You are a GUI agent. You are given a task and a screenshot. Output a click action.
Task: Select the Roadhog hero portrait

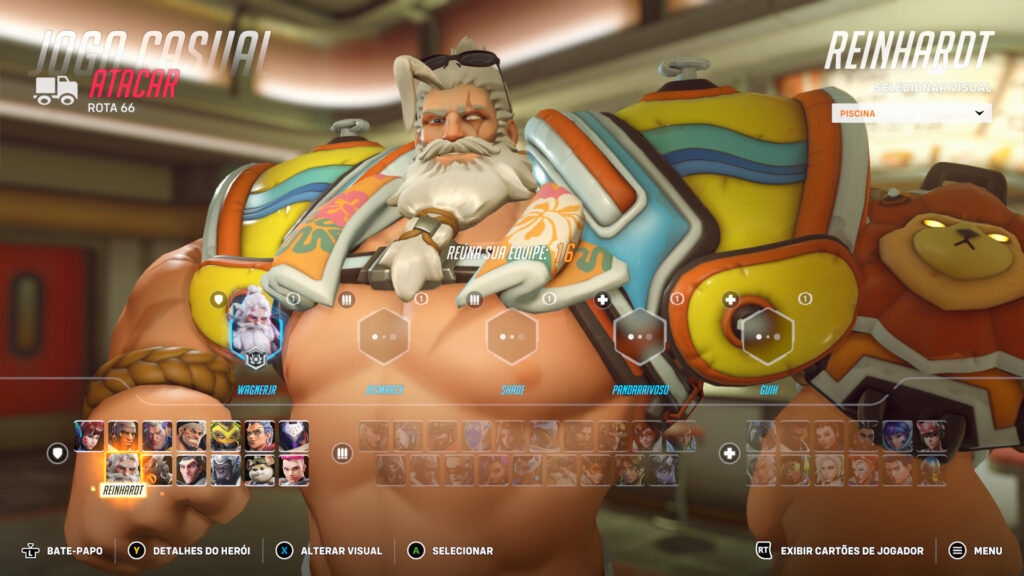(157, 469)
